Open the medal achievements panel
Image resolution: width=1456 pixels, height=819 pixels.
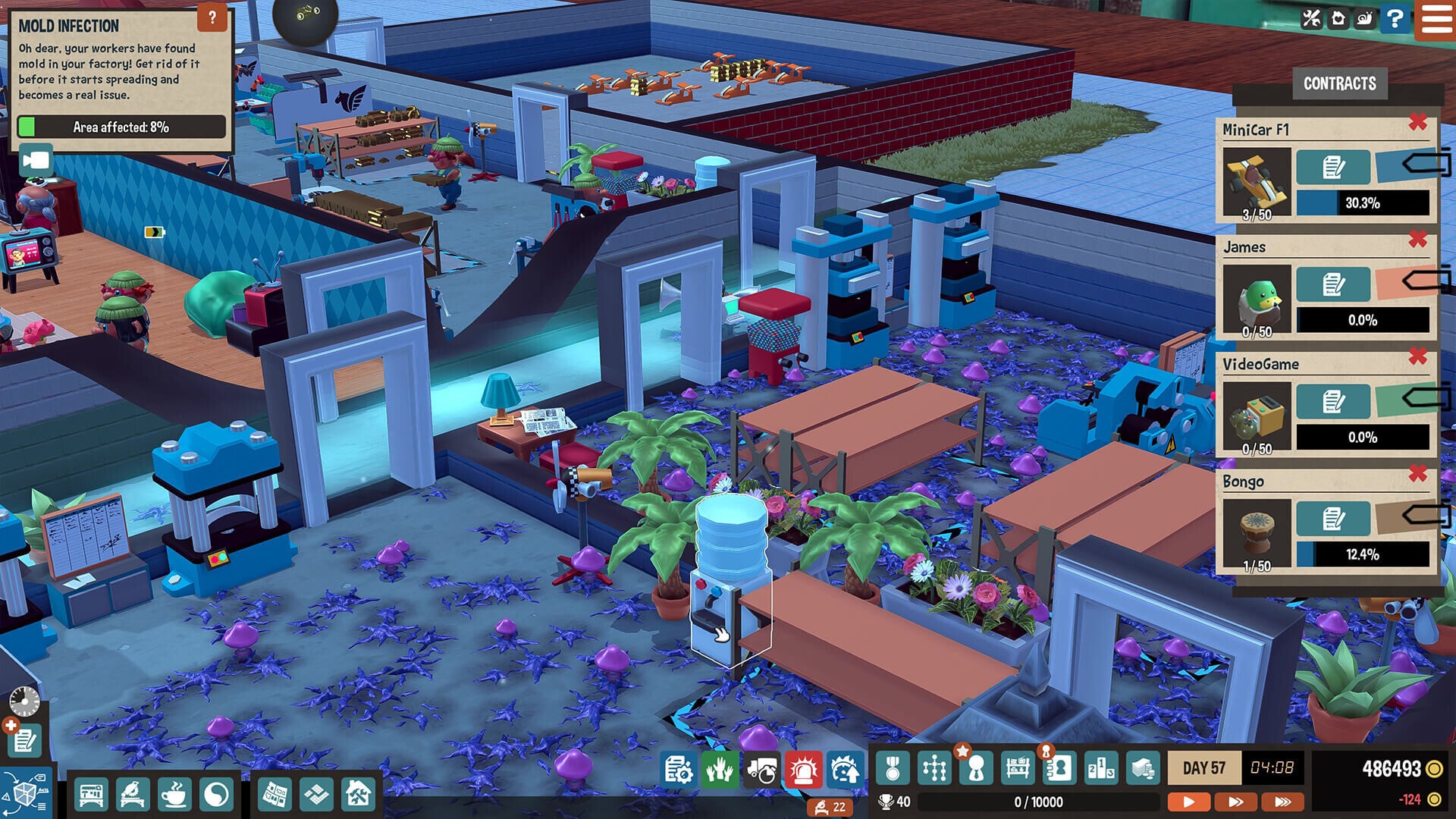click(893, 769)
